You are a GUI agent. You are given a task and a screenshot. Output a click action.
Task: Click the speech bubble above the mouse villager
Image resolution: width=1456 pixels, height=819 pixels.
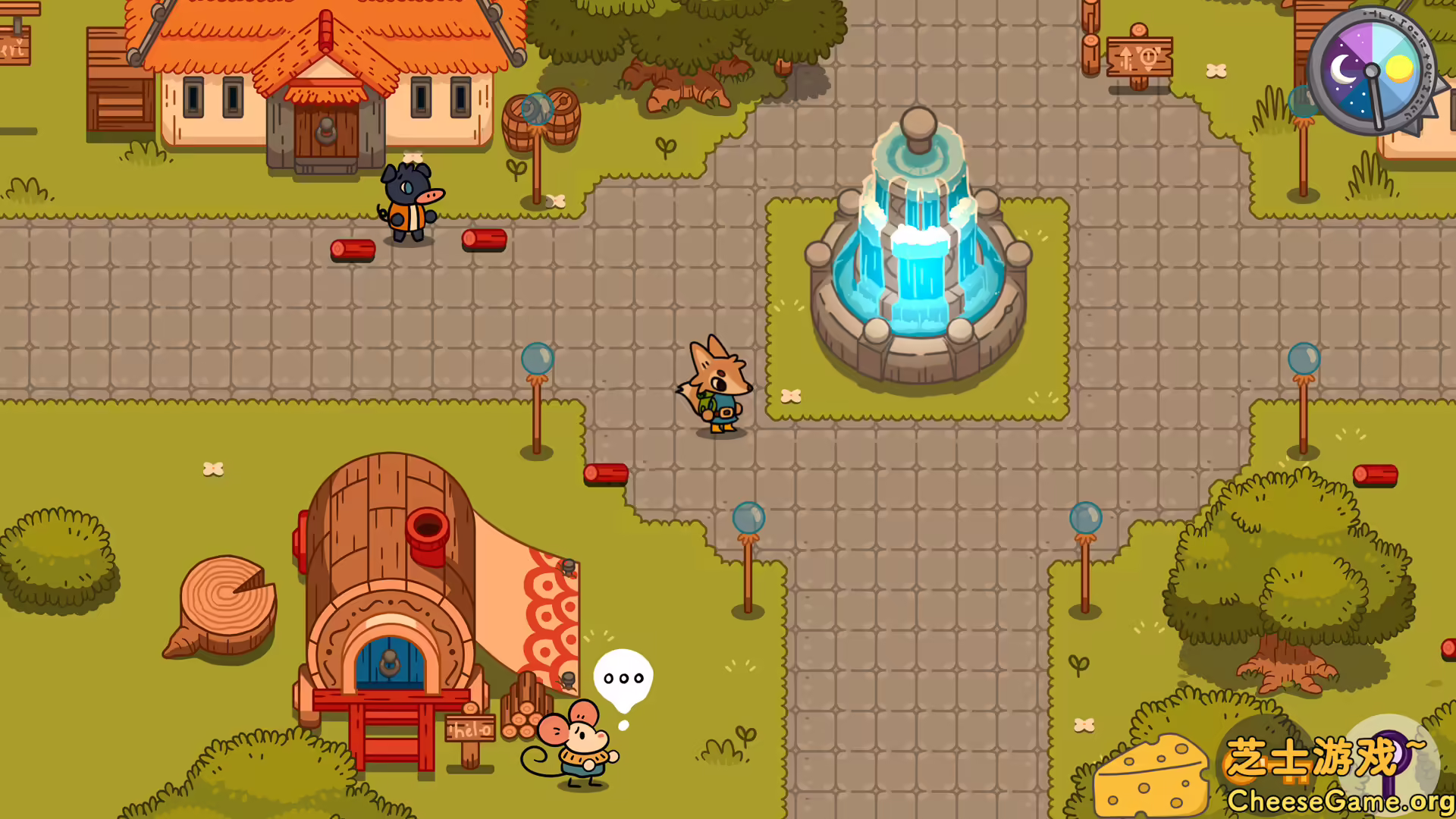[x=623, y=678]
